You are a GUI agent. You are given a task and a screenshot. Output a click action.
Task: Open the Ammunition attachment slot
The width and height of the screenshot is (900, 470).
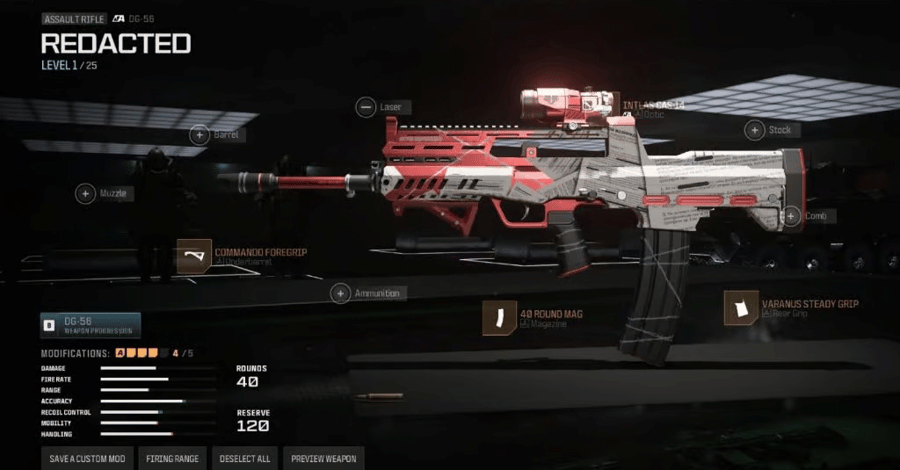(x=341, y=293)
